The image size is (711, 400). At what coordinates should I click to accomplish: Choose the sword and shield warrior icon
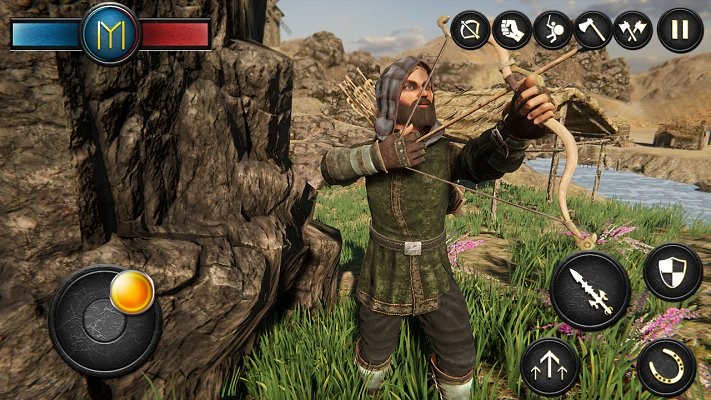(x=552, y=29)
